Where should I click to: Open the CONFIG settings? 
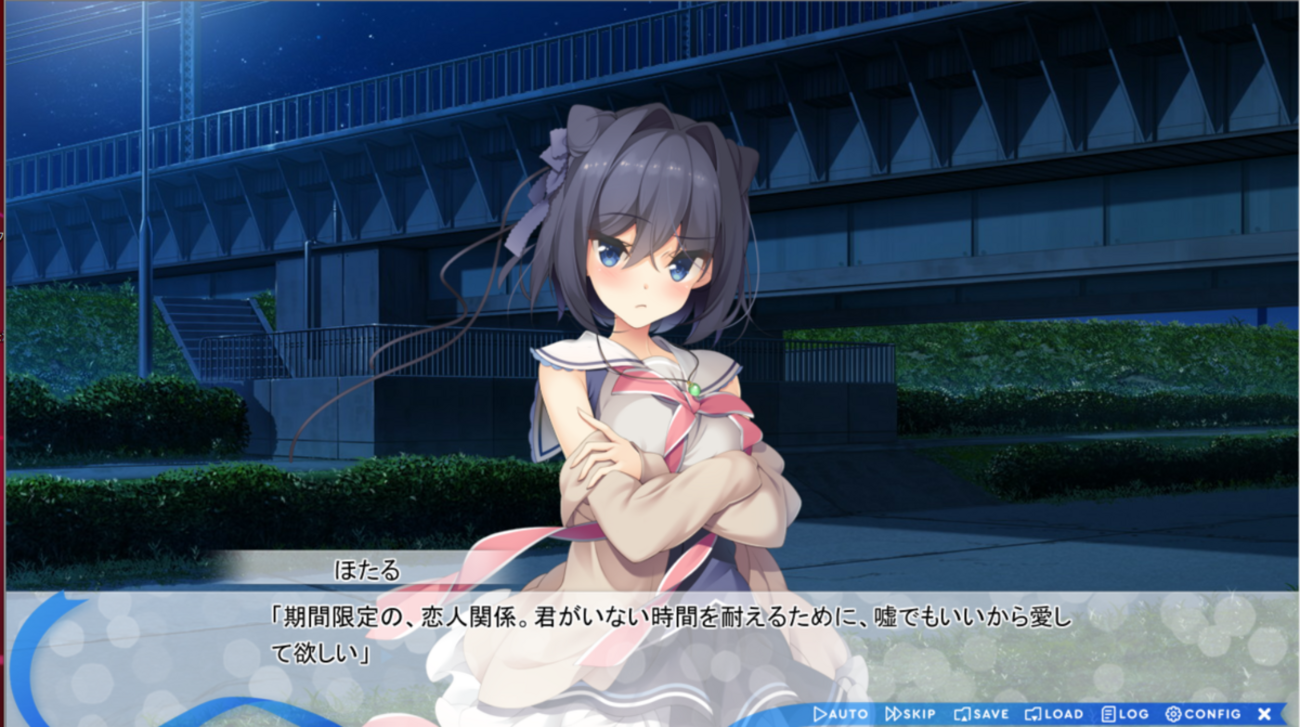[x=1203, y=714]
